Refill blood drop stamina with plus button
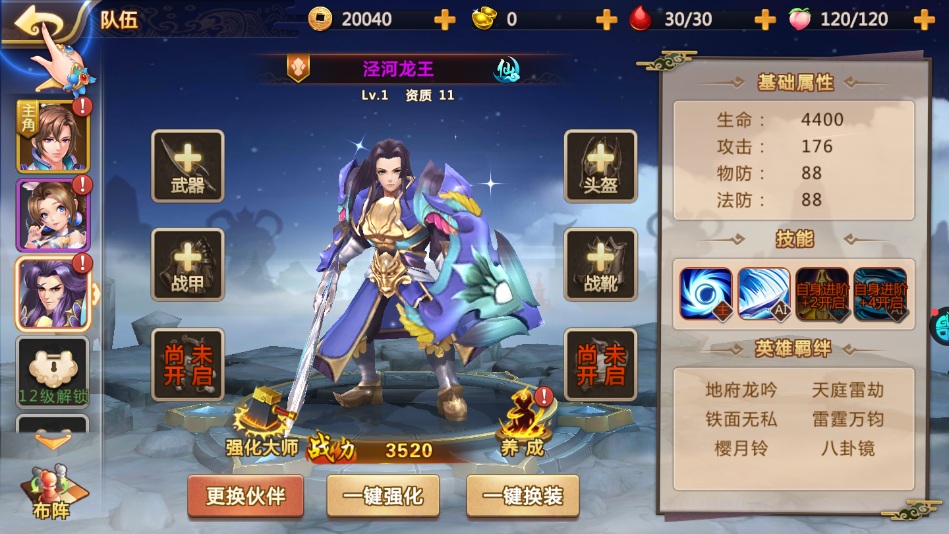The height and width of the screenshot is (534, 949). [764, 19]
